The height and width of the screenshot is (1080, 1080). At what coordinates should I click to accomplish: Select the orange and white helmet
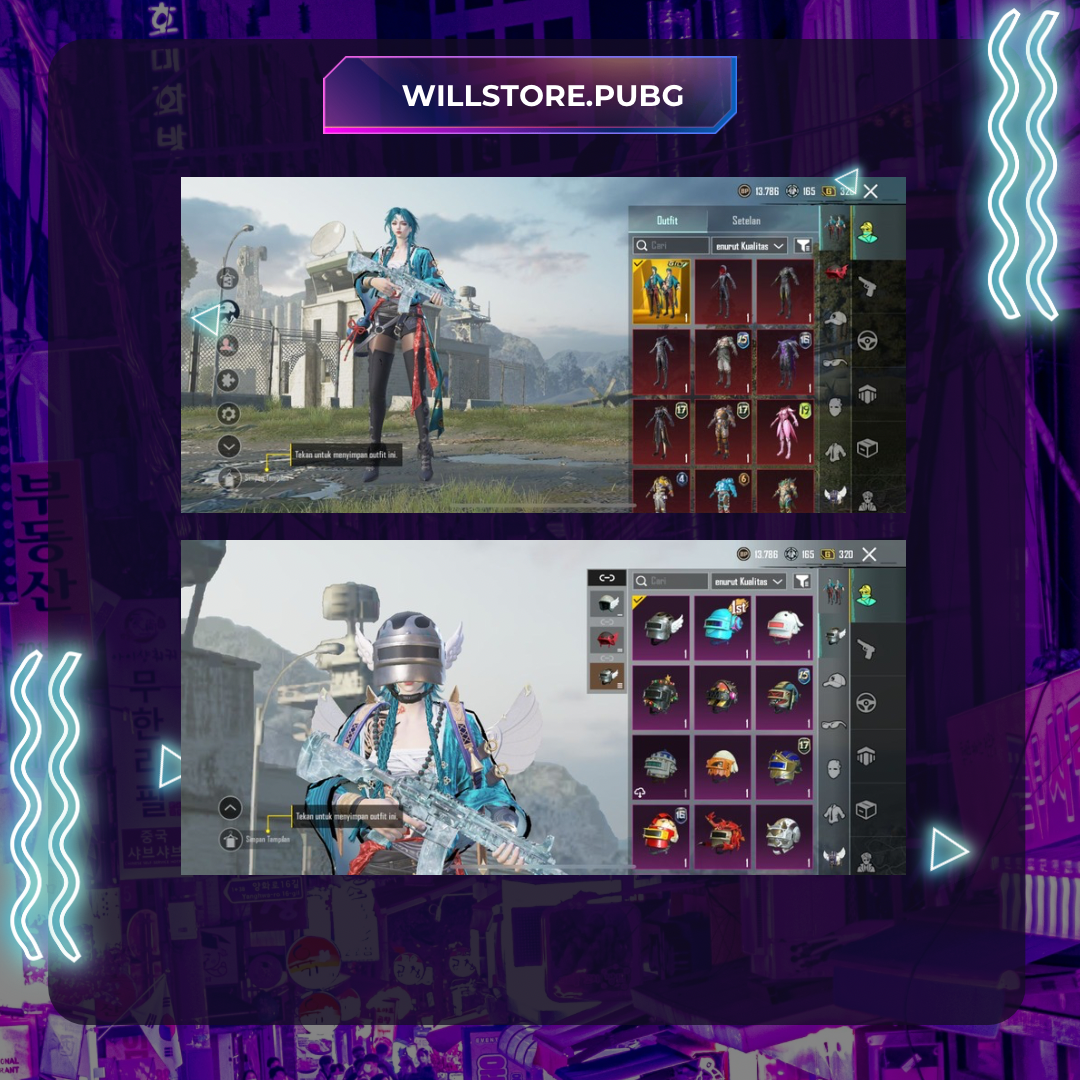coord(723,768)
